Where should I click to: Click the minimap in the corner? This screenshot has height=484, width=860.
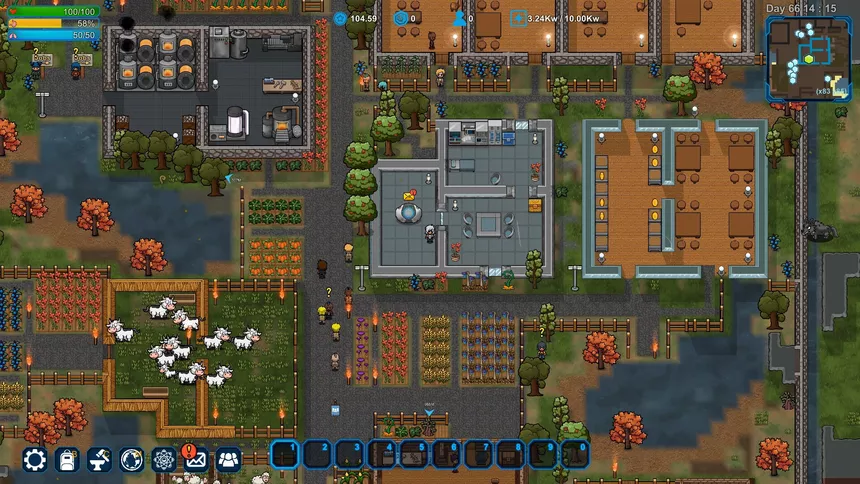[x=807, y=58]
